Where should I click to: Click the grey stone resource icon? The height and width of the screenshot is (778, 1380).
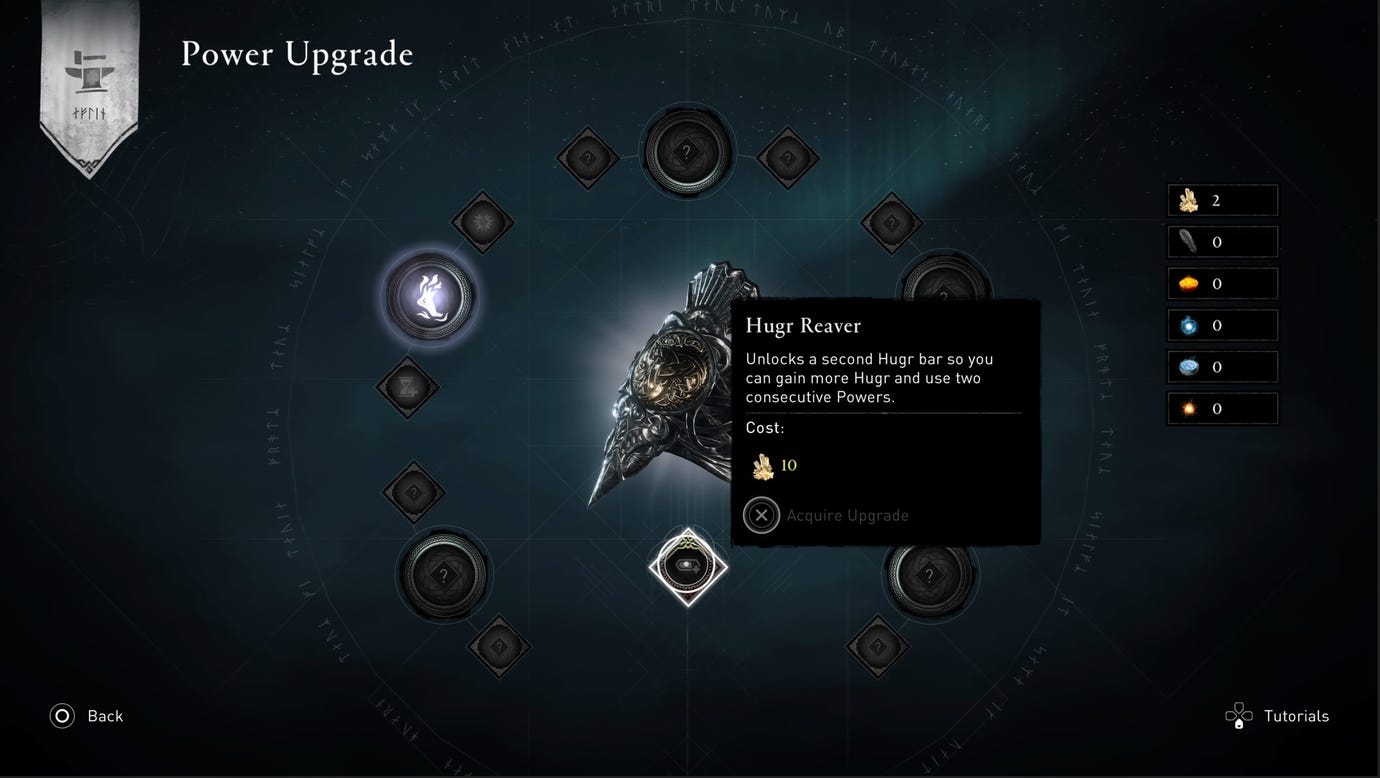1189,241
